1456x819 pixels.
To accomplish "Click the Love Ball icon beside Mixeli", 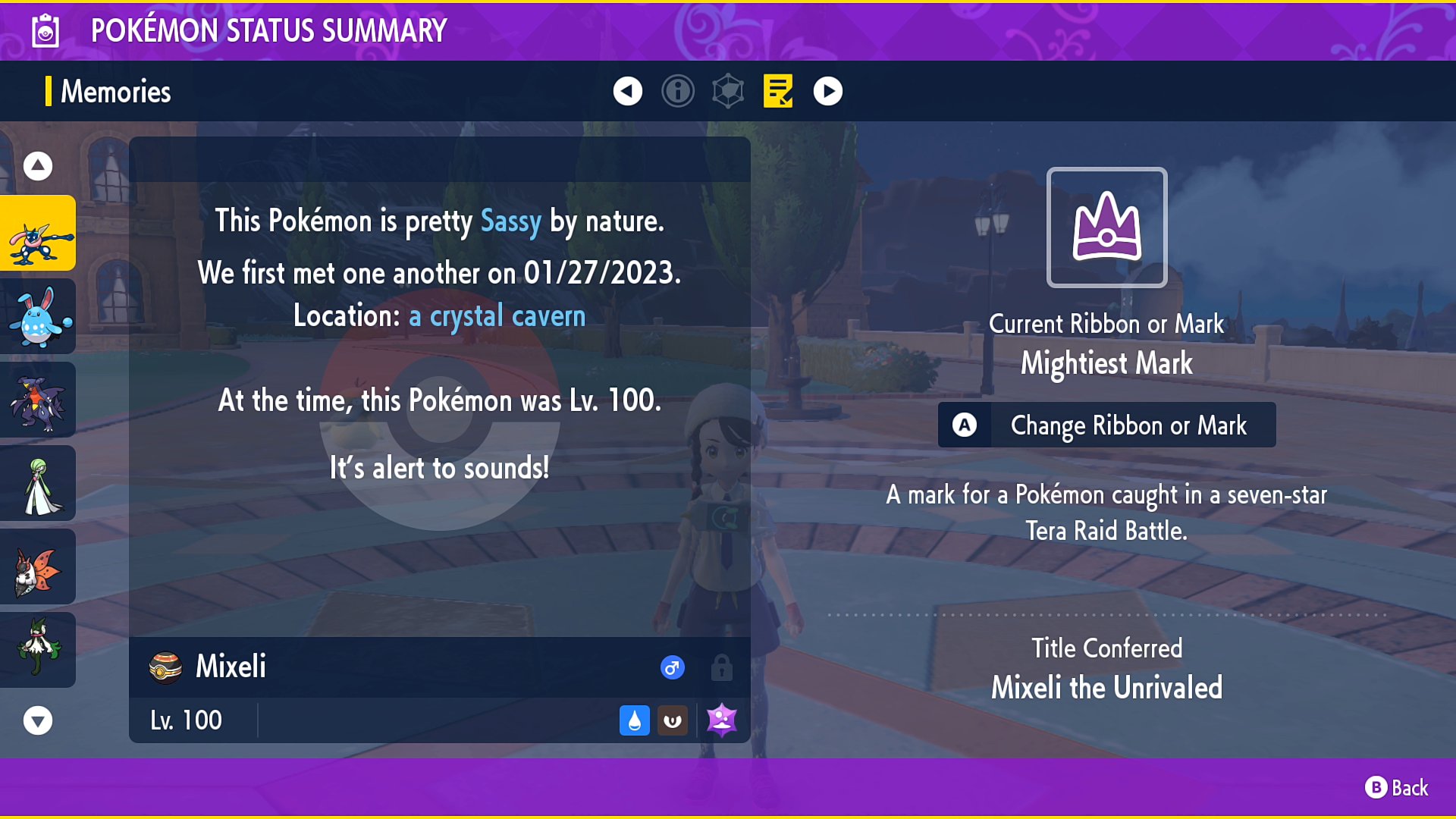I will pos(167,667).
